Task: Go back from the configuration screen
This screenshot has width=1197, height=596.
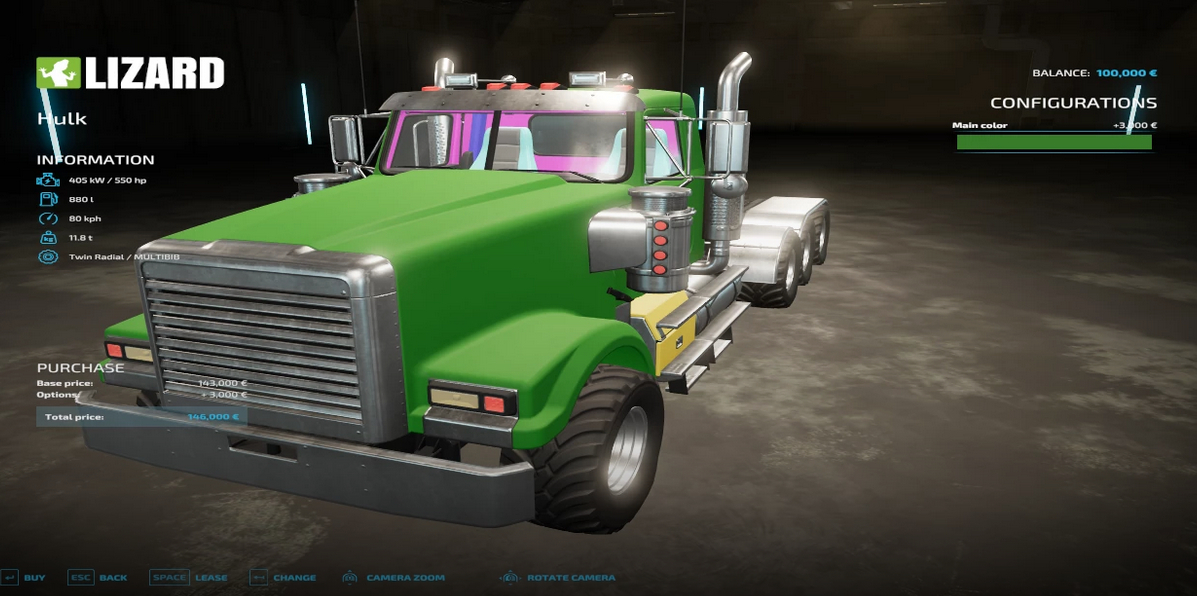Action: [x=98, y=578]
